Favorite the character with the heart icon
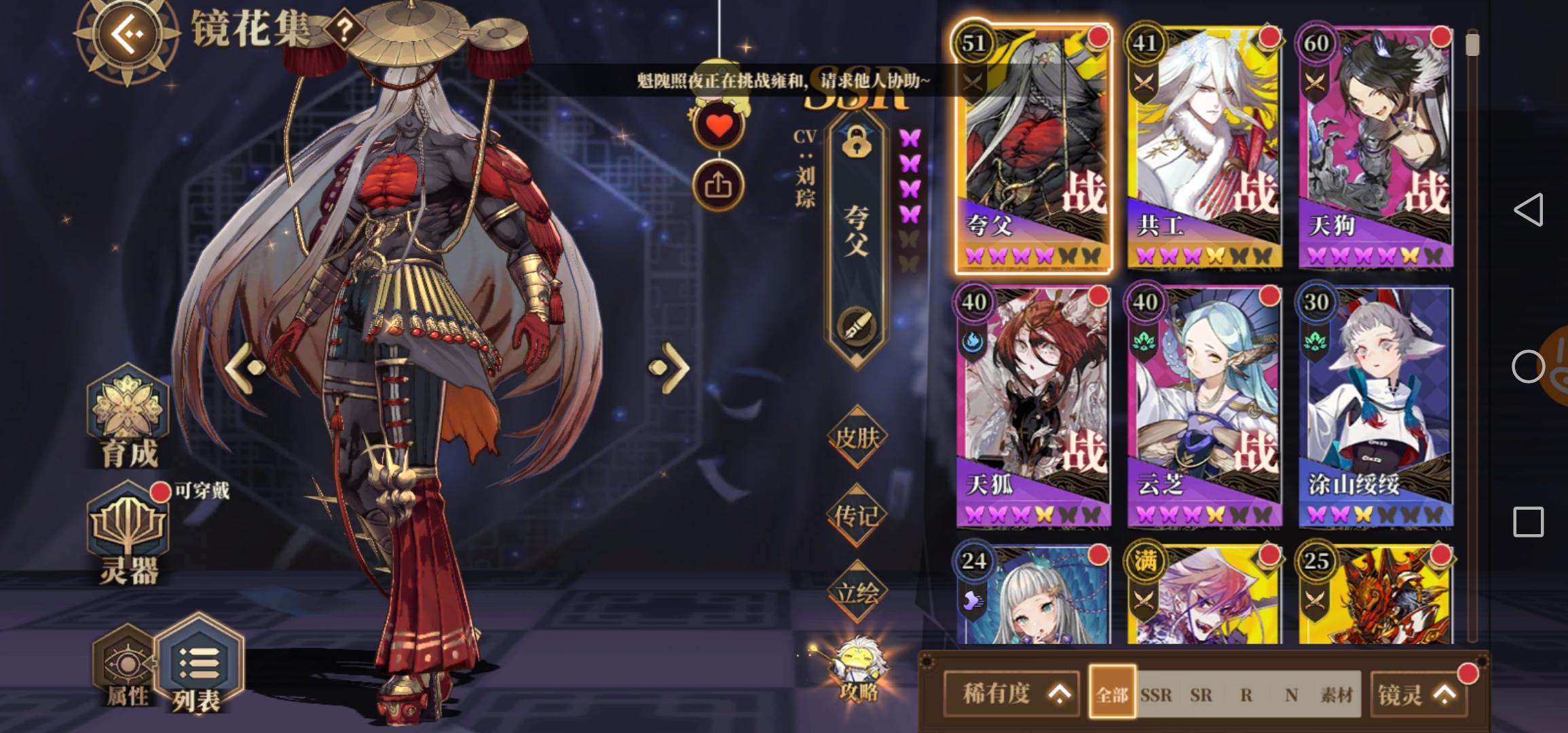 (719, 124)
